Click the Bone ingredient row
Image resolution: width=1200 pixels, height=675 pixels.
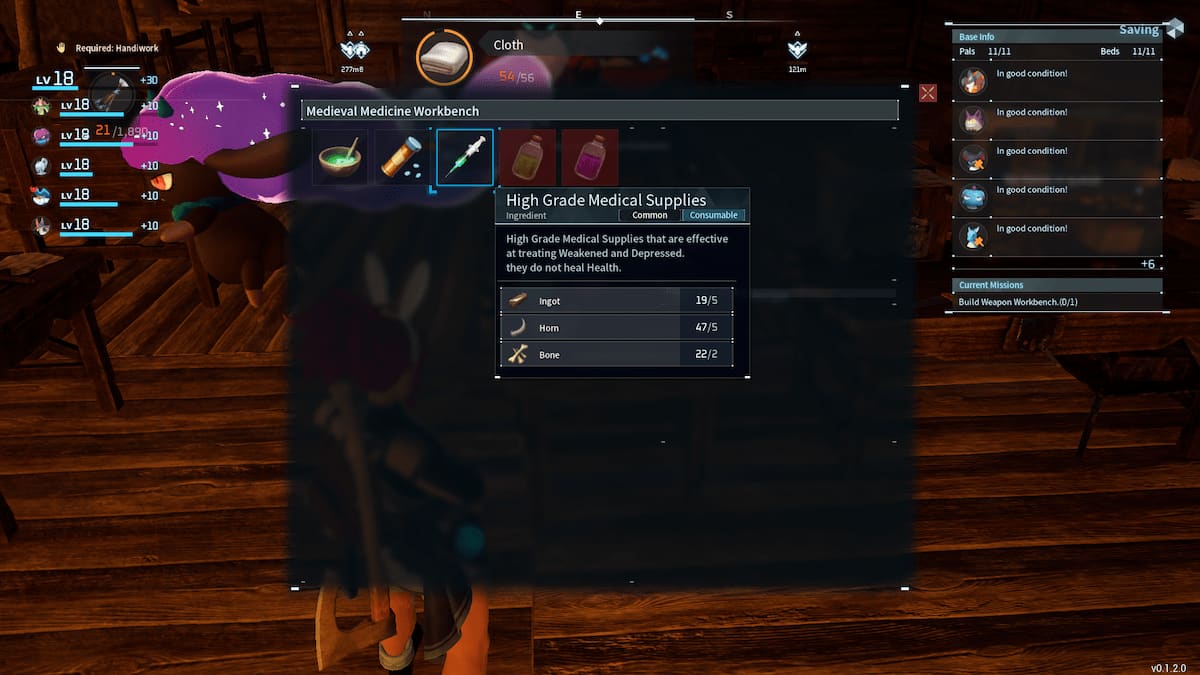(x=622, y=355)
